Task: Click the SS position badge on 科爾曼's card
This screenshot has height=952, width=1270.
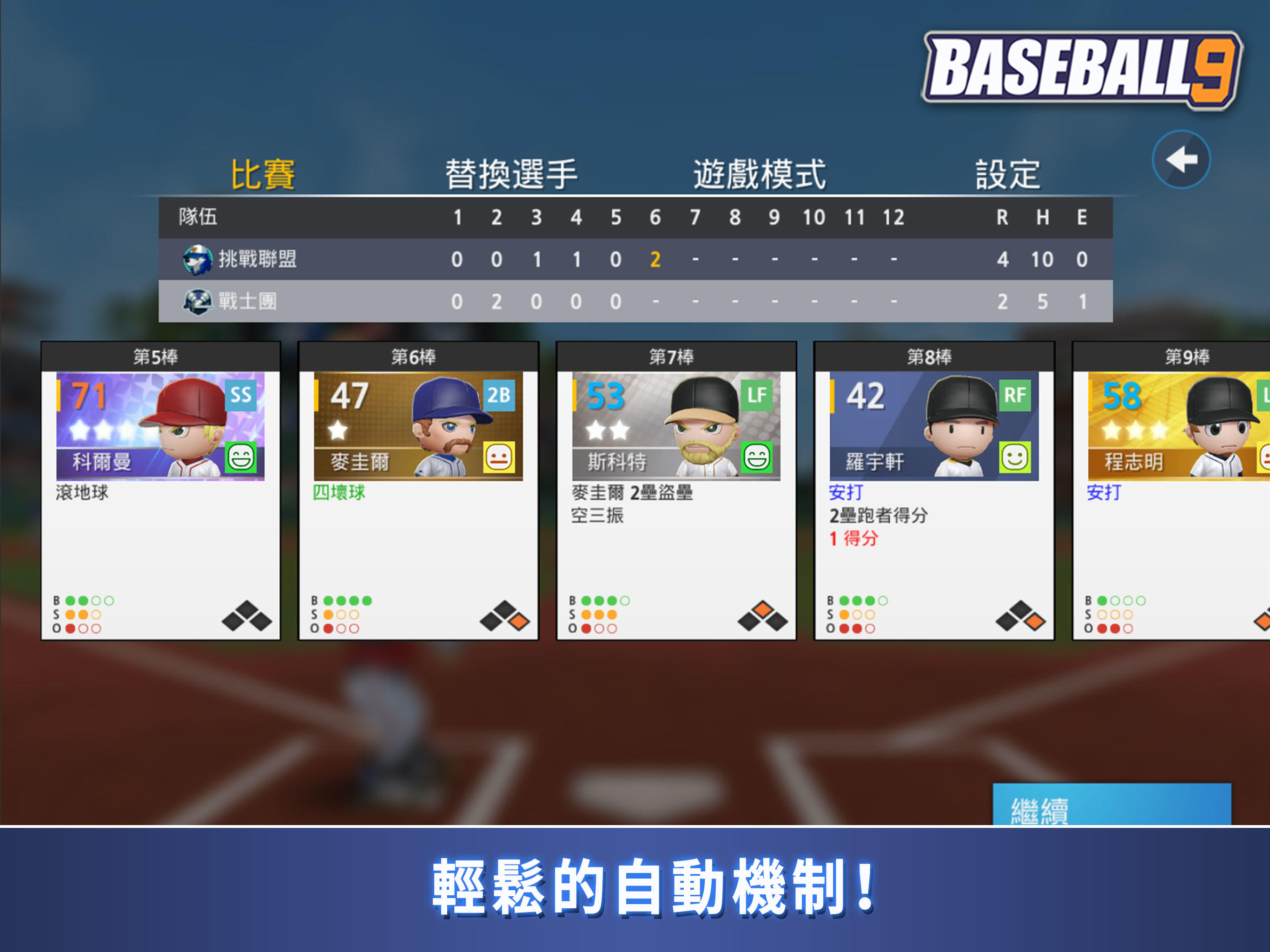Action: click(x=242, y=395)
